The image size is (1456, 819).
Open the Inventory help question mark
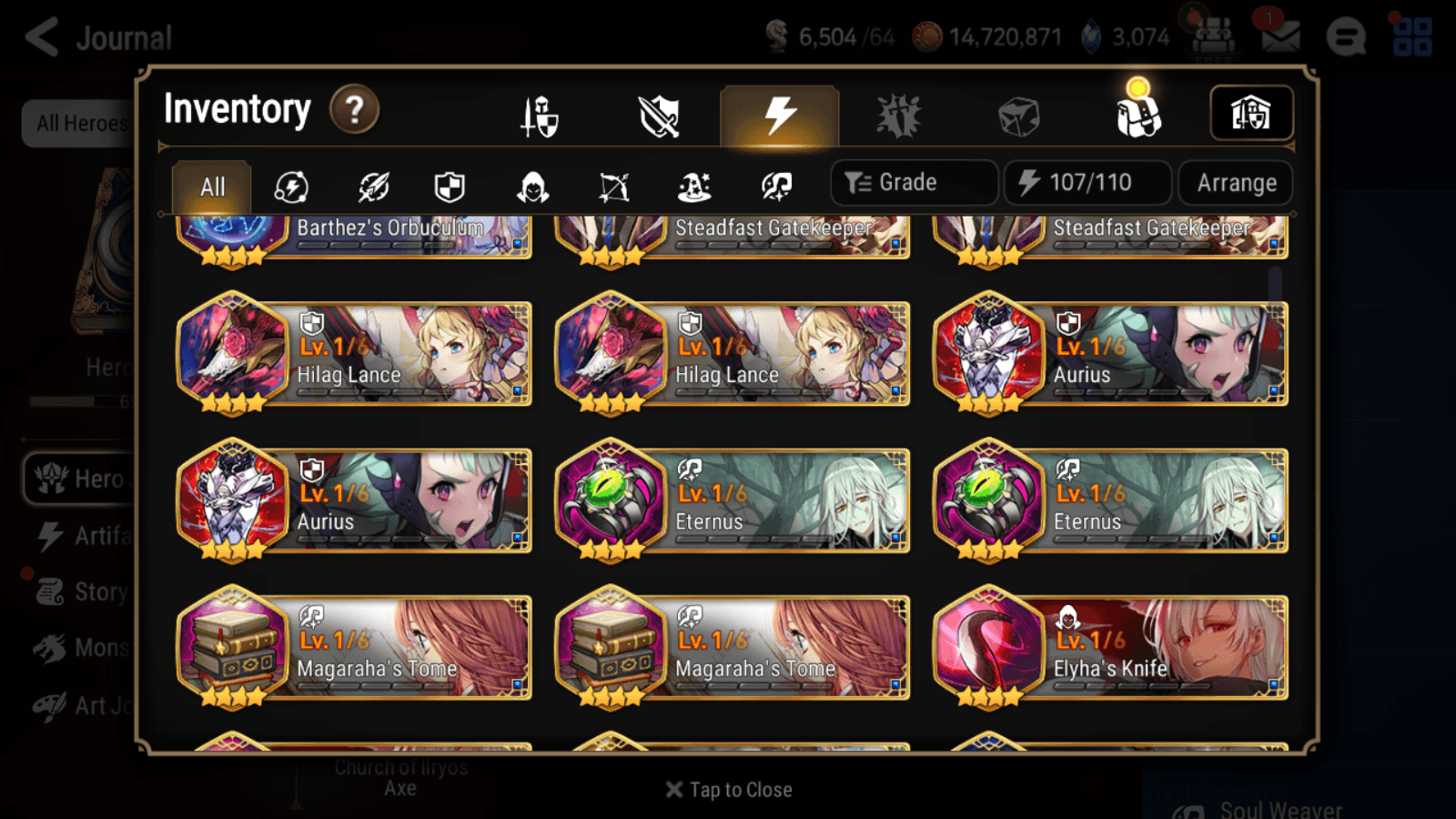pyautogui.click(x=354, y=110)
